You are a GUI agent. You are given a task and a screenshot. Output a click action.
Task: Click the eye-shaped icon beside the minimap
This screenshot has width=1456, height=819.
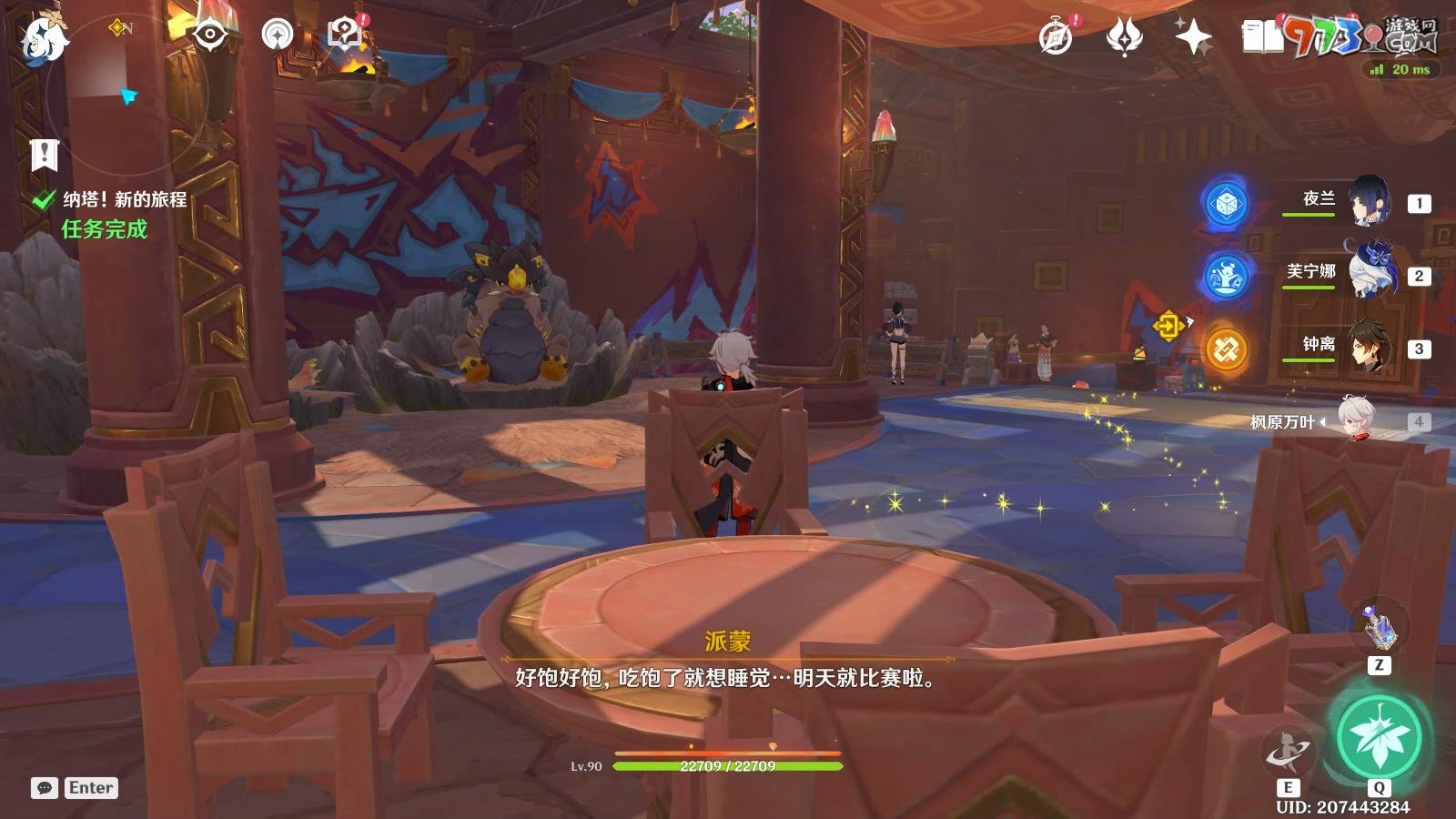tap(210, 35)
